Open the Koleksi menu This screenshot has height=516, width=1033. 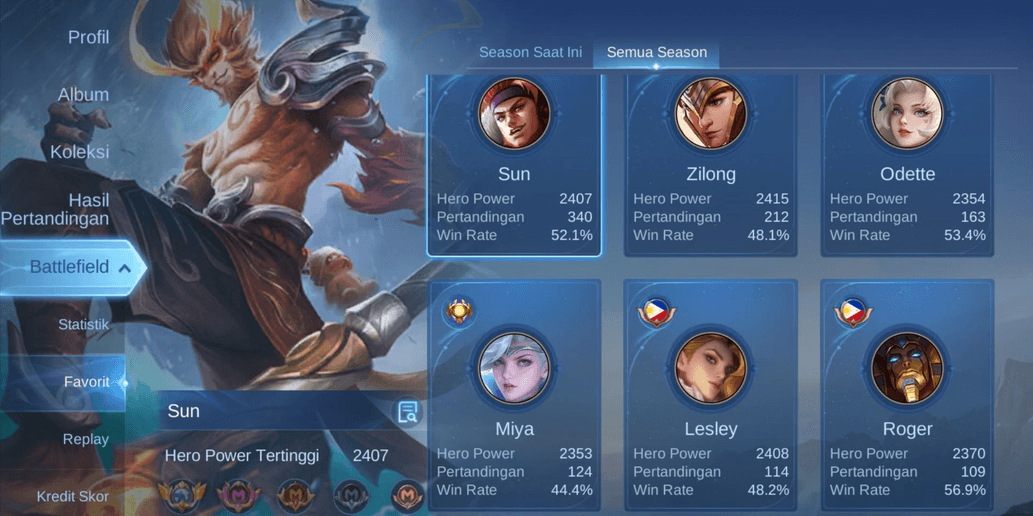coord(80,152)
